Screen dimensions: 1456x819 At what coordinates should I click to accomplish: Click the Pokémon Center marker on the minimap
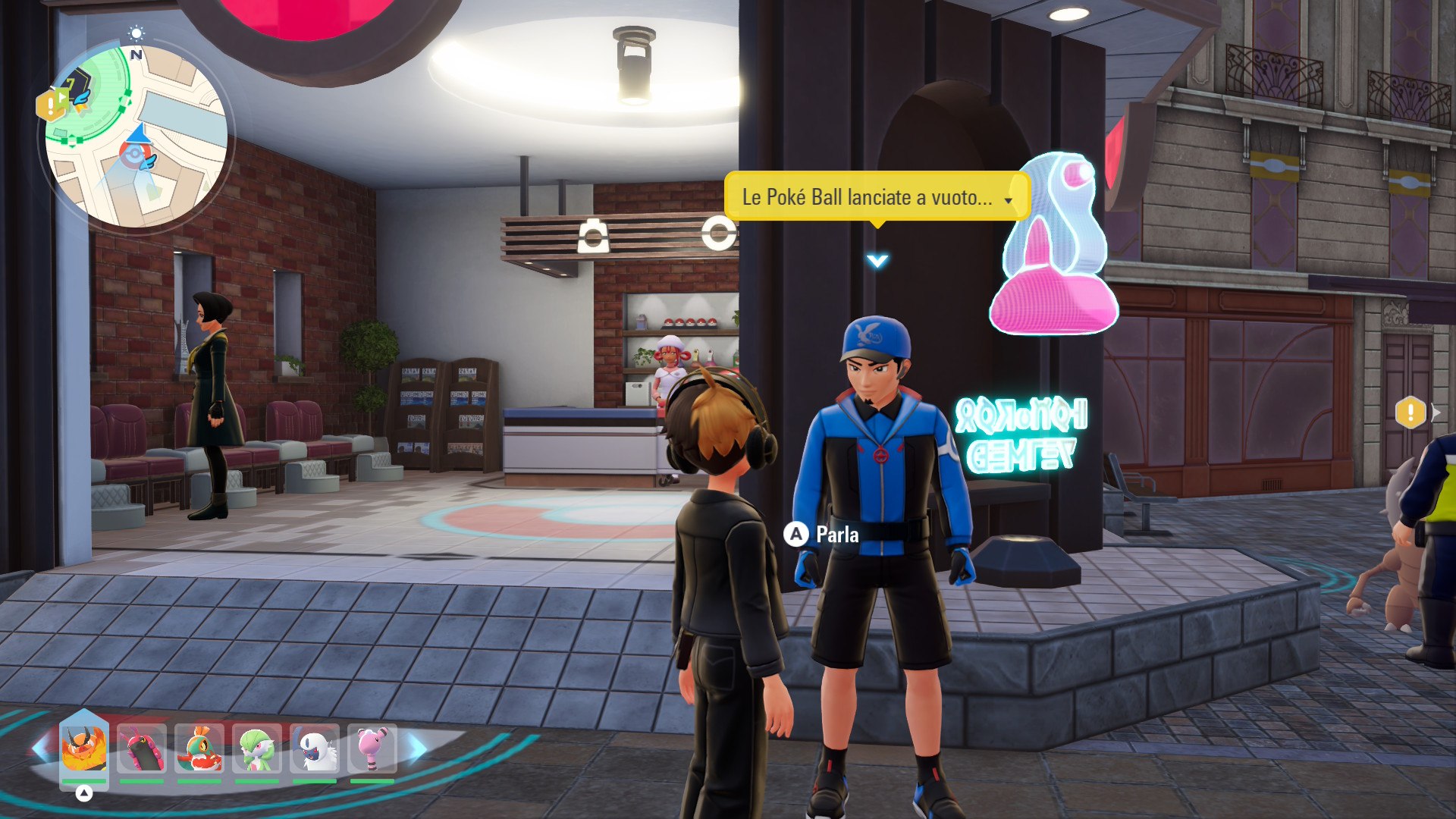(x=135, y=154)
